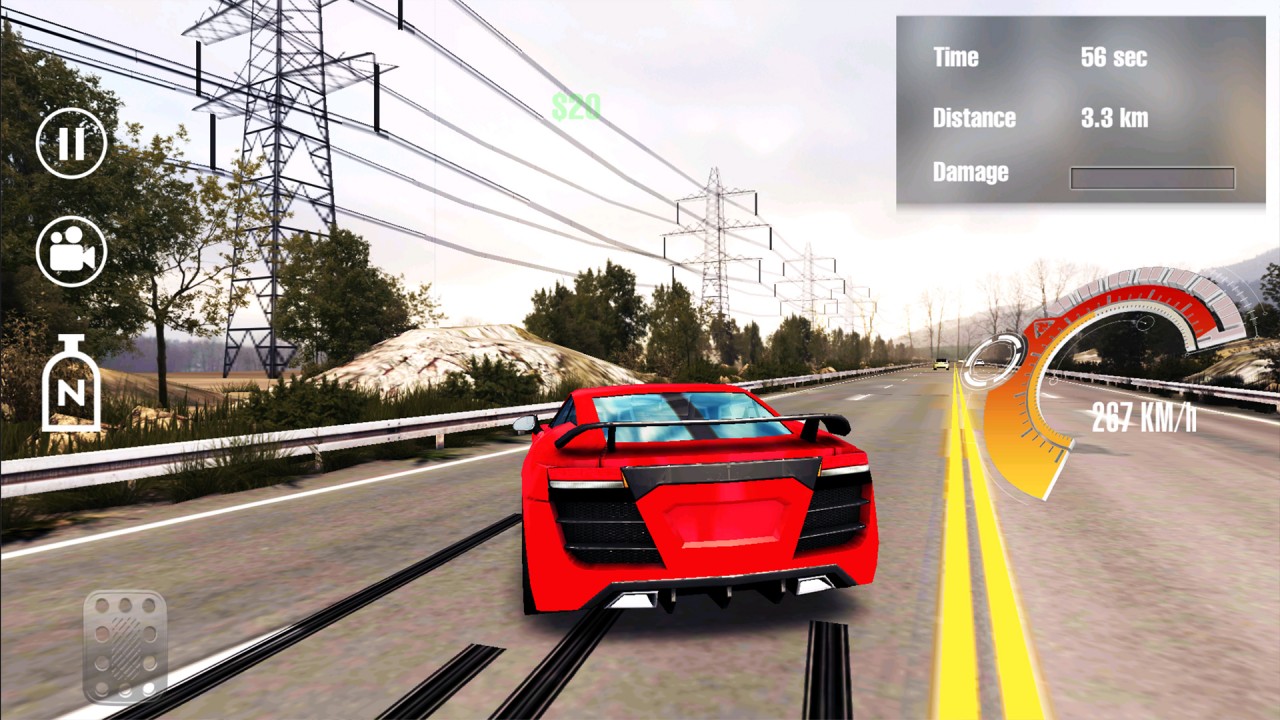This screenshot has height=720, width=1280.
Task: Tap the gas pedal
Action: point(125,646)
